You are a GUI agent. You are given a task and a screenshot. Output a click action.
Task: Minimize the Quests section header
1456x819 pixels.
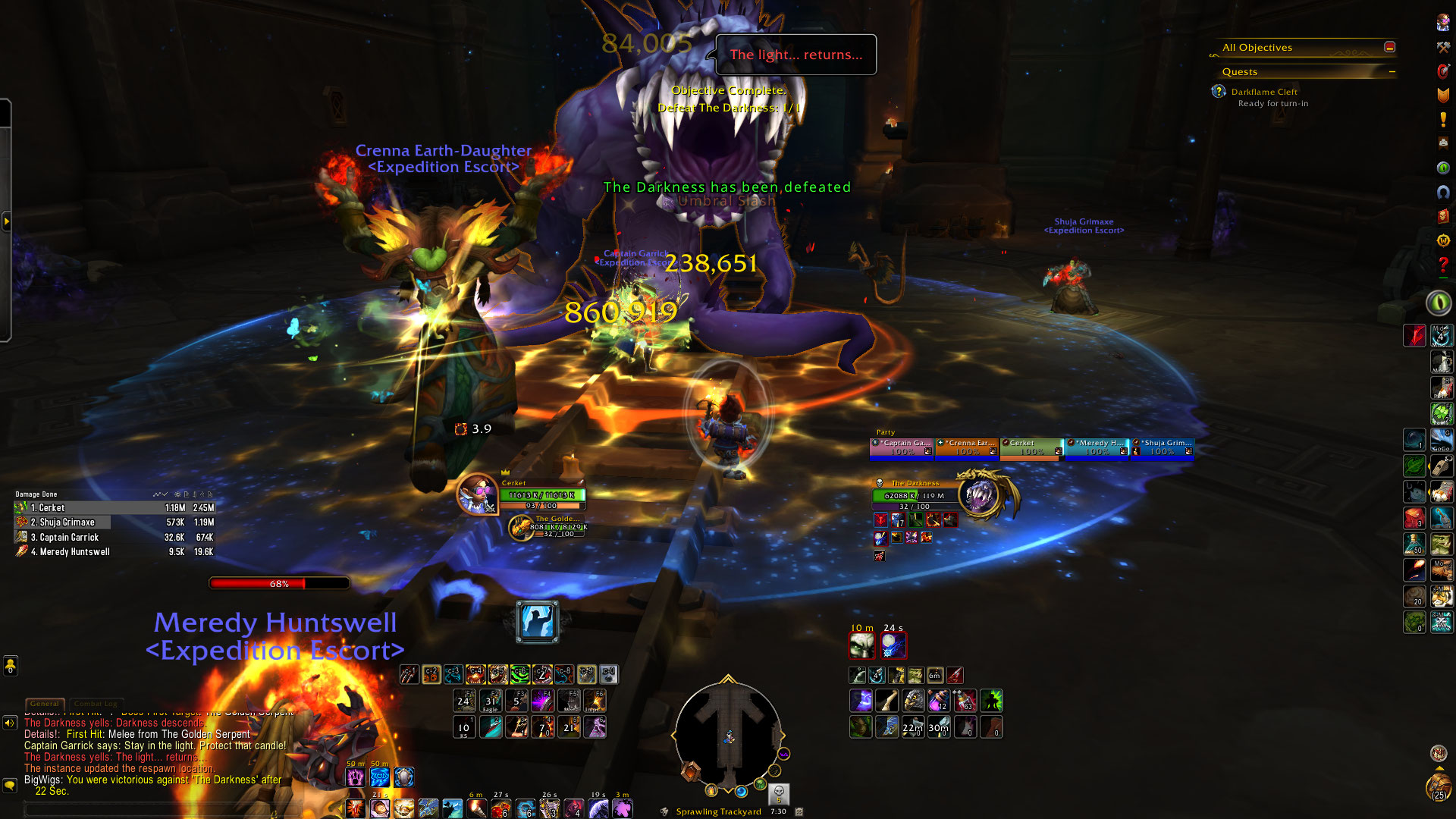(1392, 71)
